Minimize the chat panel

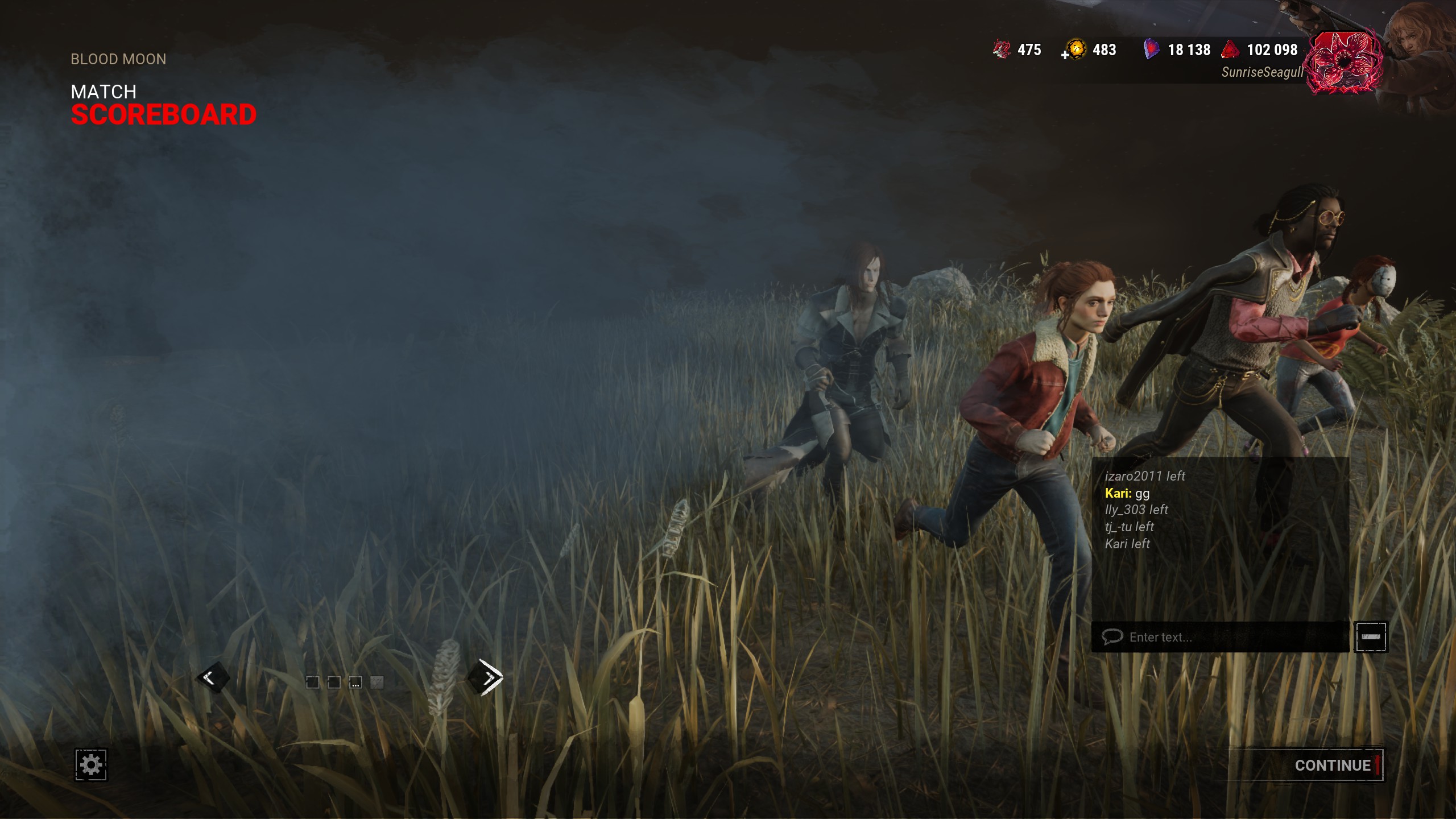click(x=1371, y=637)
